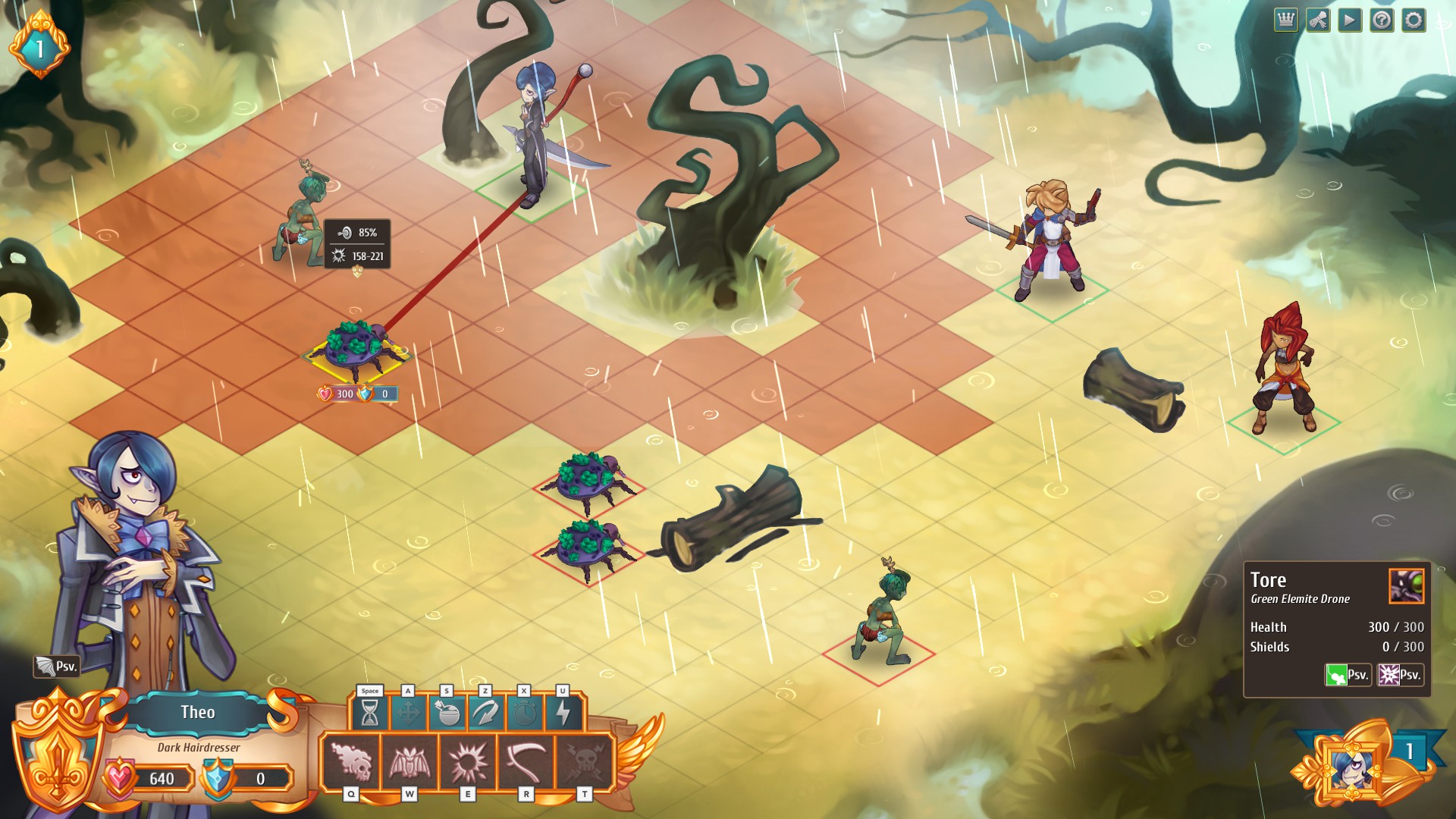Toggle Tore's purple Psv. passive
The image size is (1456, 819).
1401,673
